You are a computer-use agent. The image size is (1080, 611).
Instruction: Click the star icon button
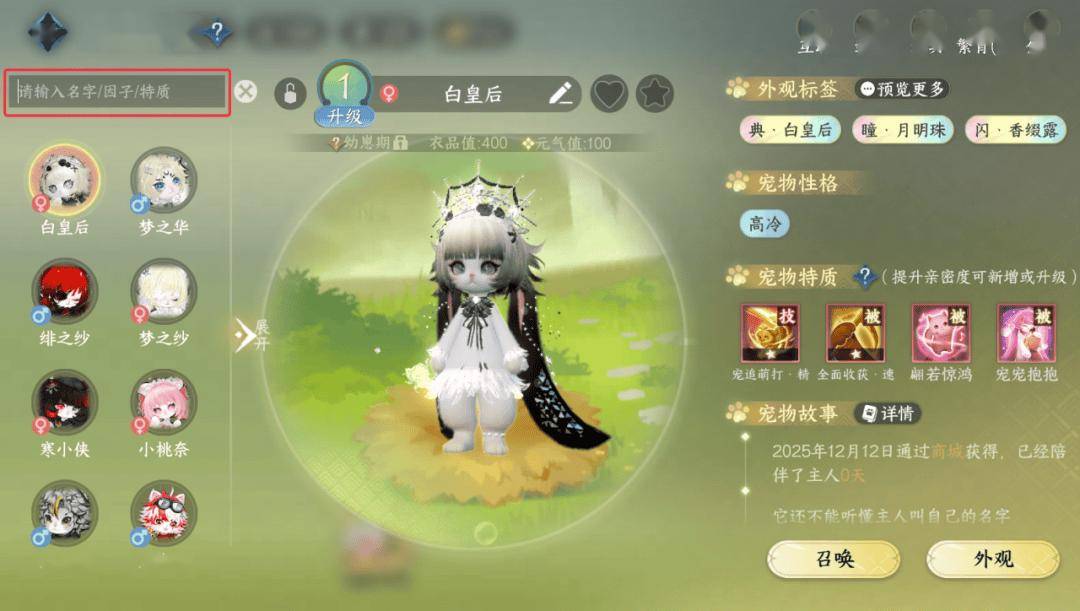(x=655, y=94)
